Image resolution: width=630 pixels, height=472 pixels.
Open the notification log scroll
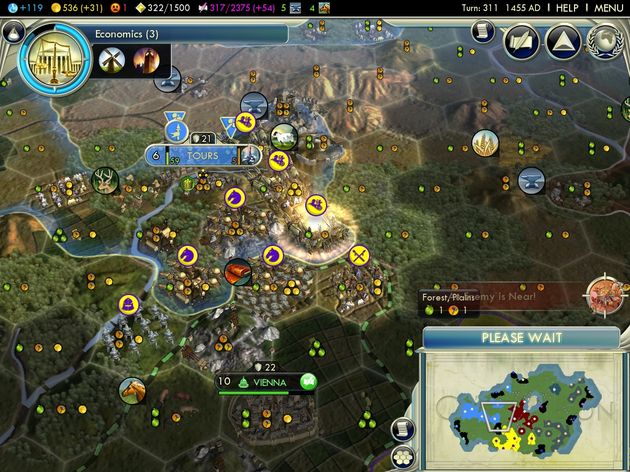tap(484, 31)
